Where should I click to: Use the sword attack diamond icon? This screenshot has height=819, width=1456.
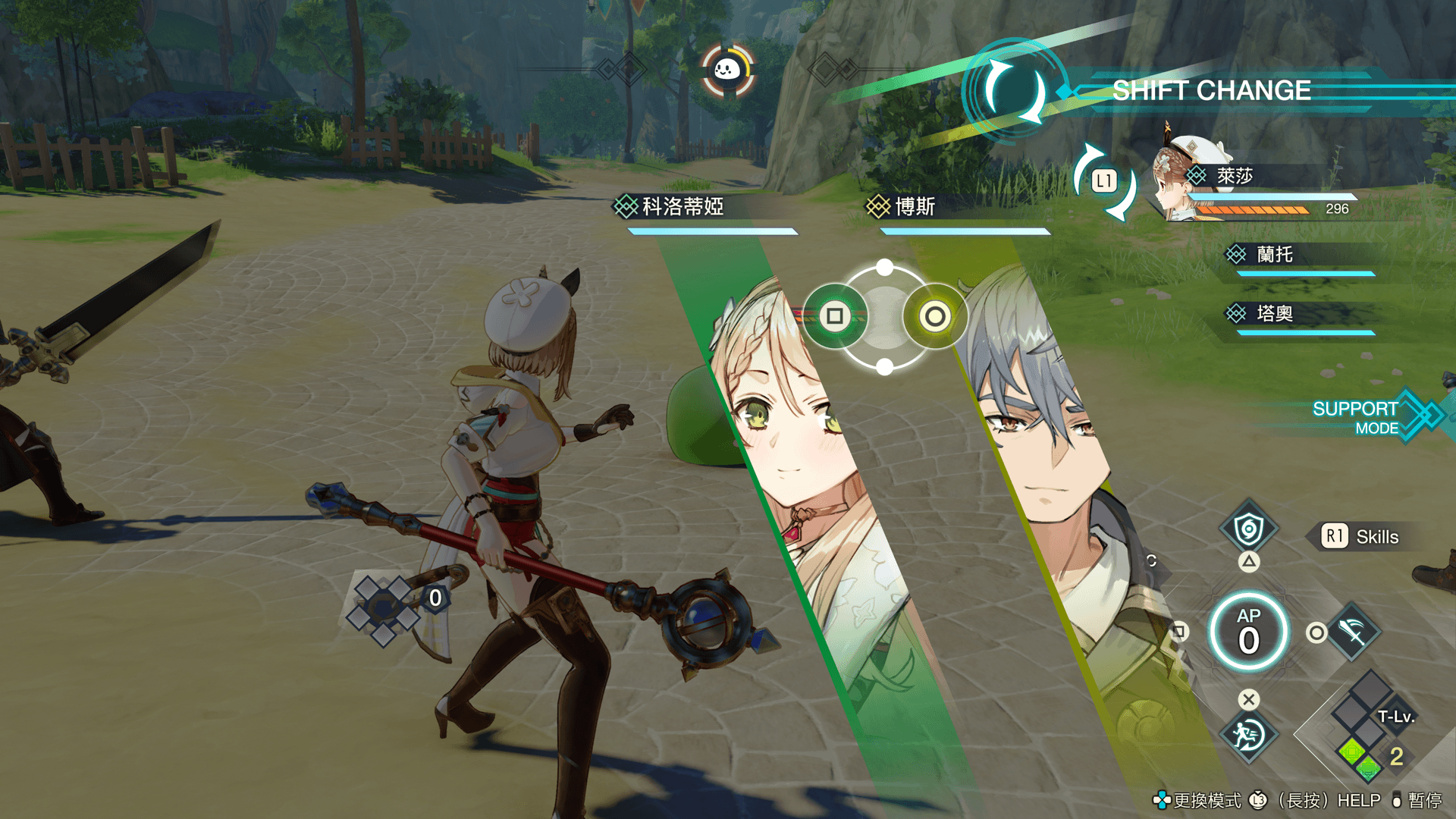[x=1353, y=632]
